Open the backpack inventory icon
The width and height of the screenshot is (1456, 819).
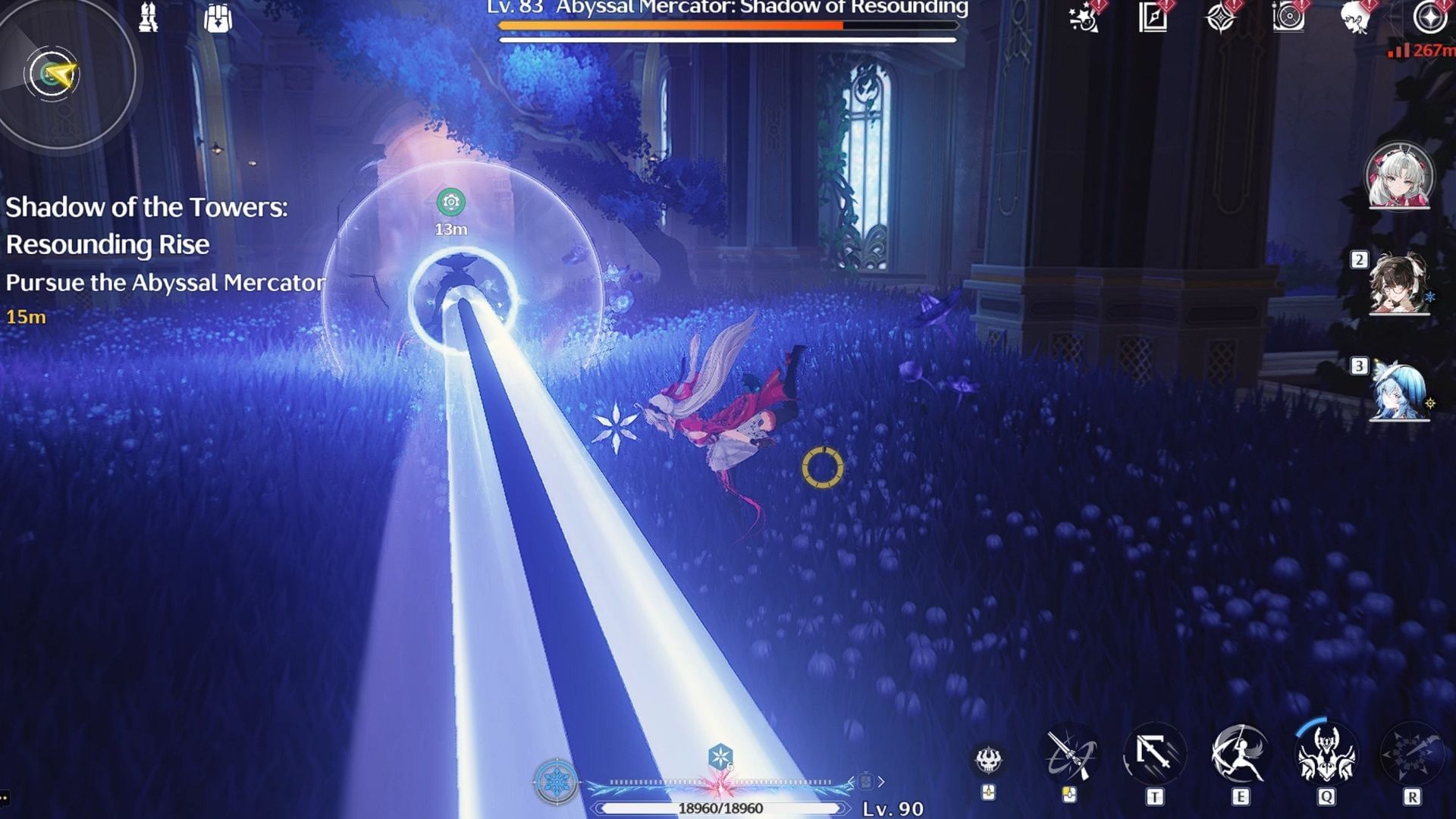[x=218, y=18]
